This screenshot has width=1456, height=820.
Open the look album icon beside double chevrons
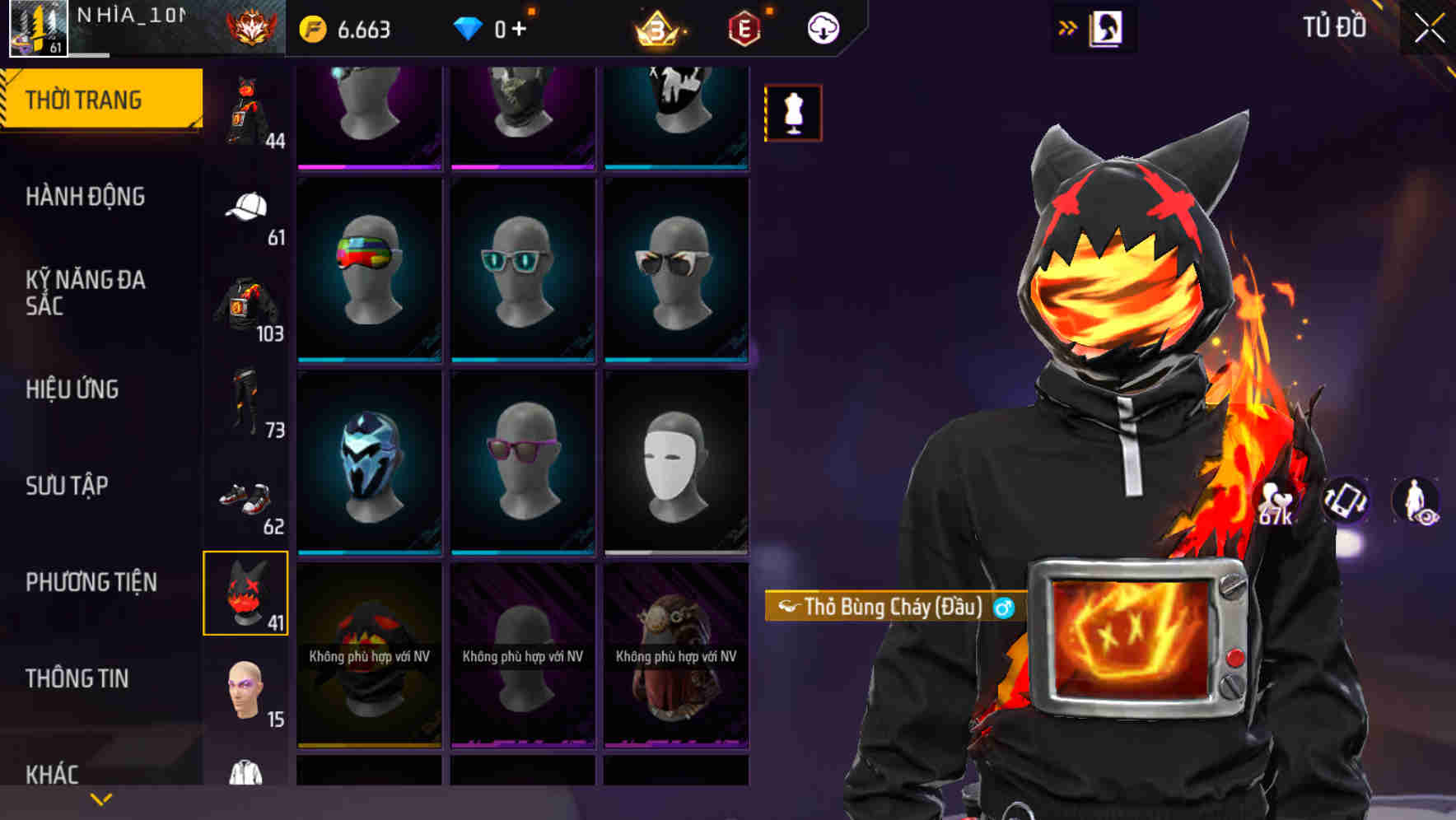tap(1106, 27)
